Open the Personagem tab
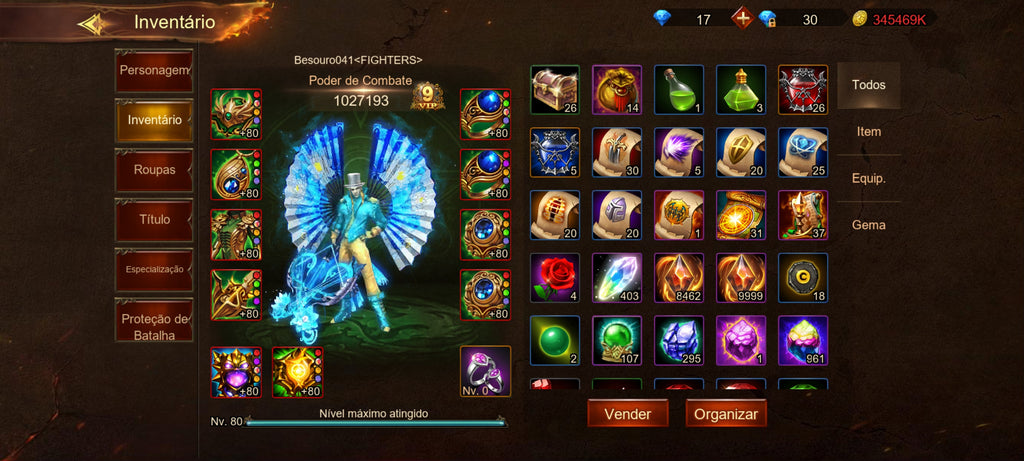1024x461 pixels. coord(154,71)
